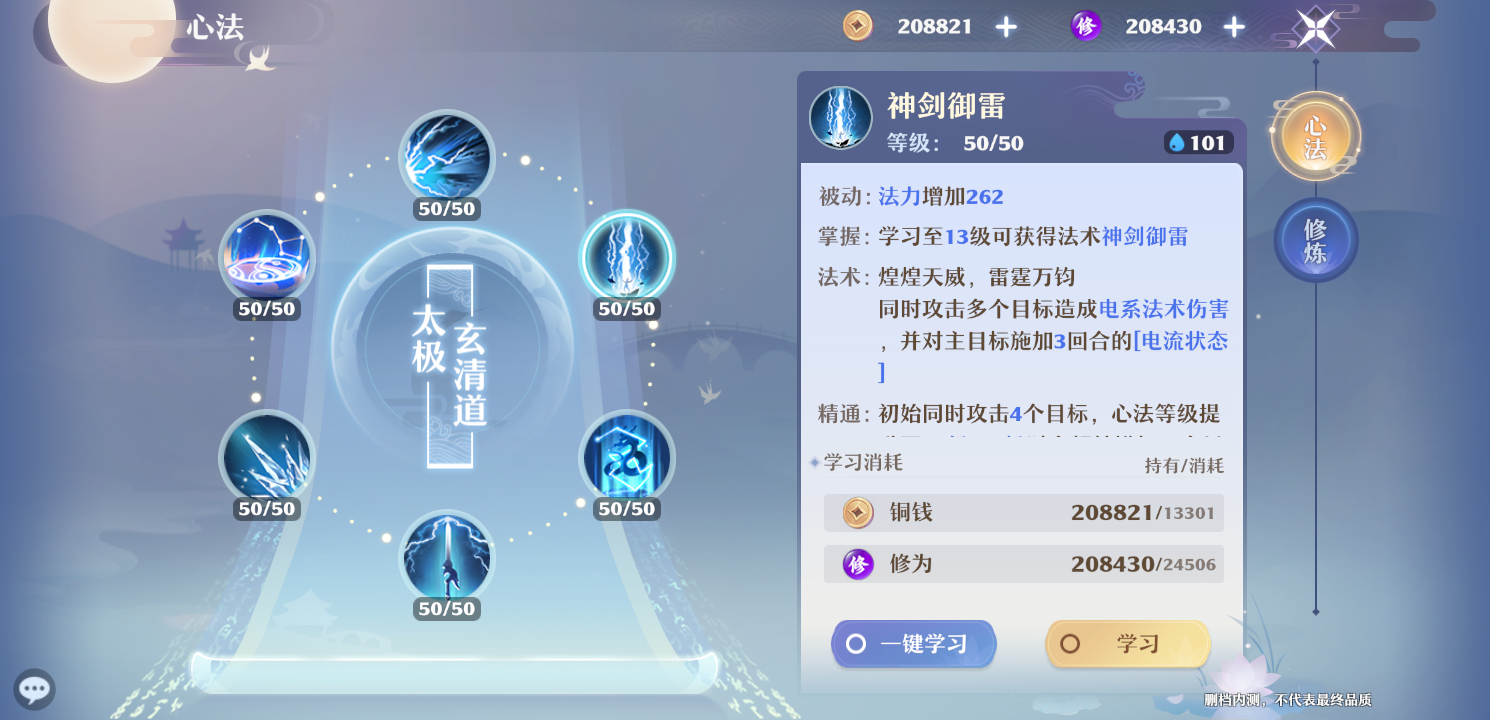1490x720 pixels.
Task: Select the lightning strike skill icon at top
Action: pos(447,157)
